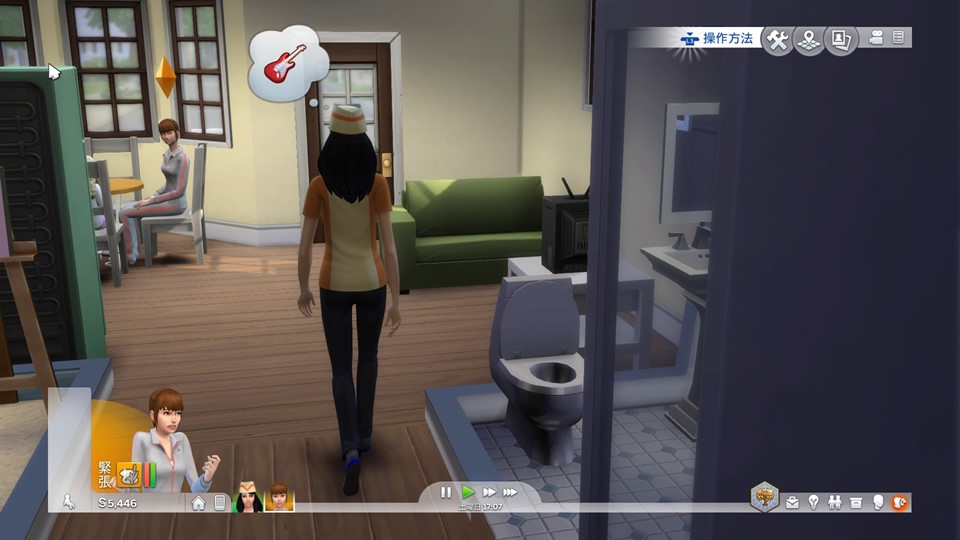This screenshot has width=960, height=540.
Task: Click the video camera controls icon
Action: point(877,38)
